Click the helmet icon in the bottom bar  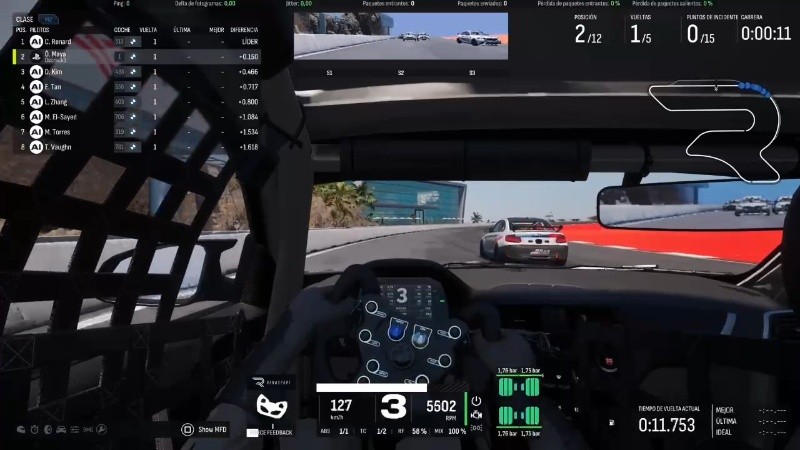[x=20, y=429]
